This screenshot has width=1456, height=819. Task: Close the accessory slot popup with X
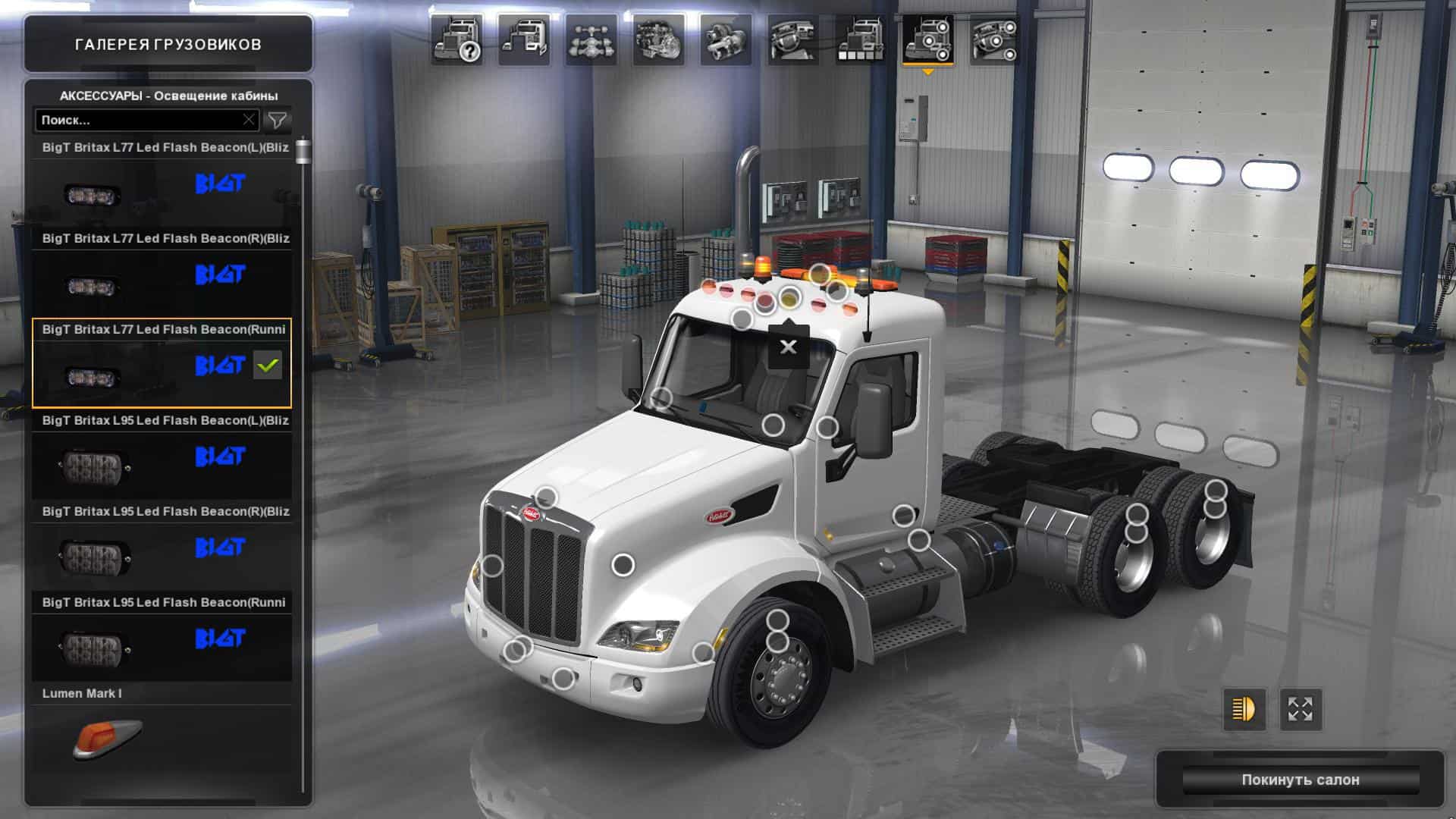(789, 347)
